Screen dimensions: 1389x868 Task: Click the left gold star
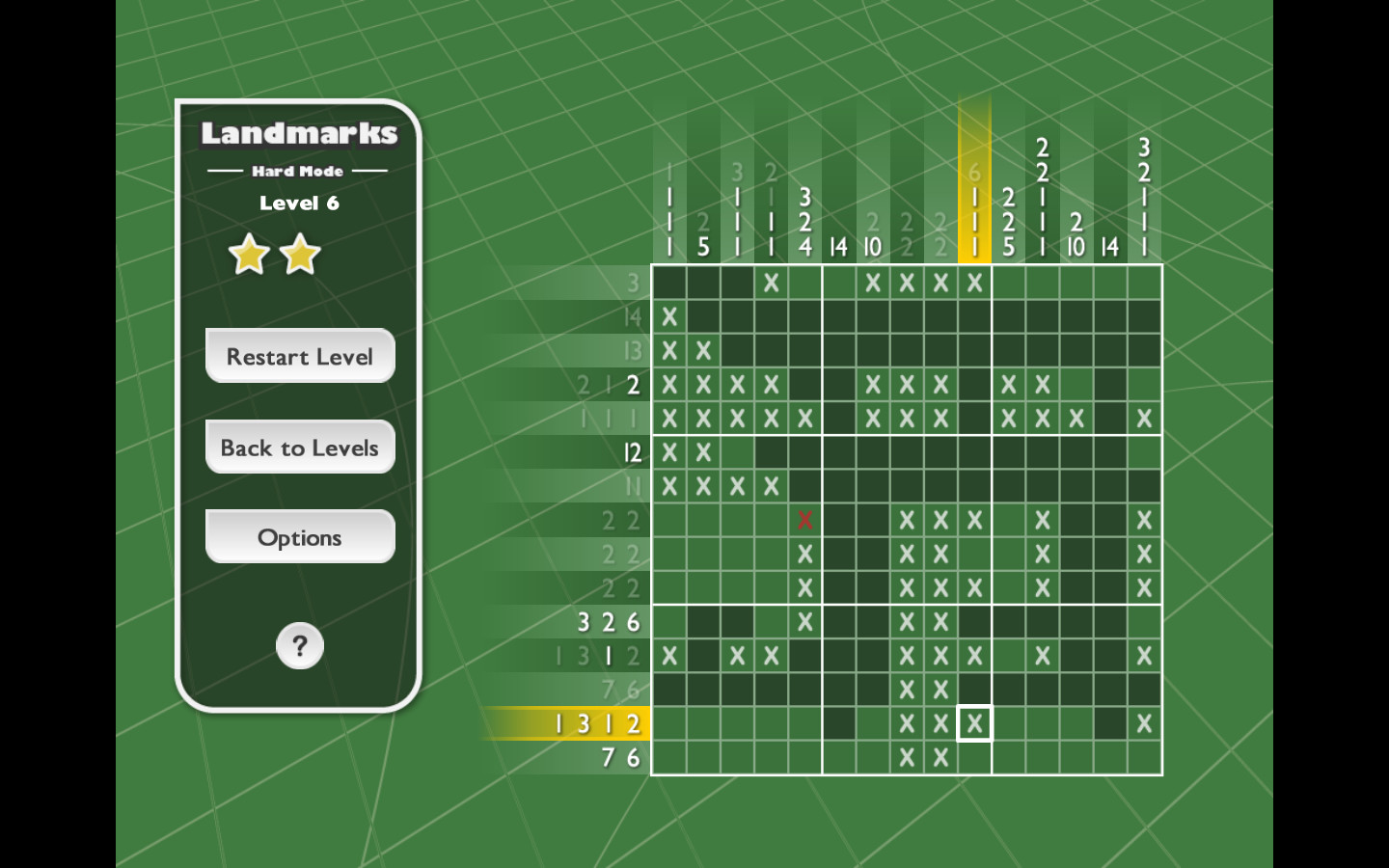pos(250,255)
